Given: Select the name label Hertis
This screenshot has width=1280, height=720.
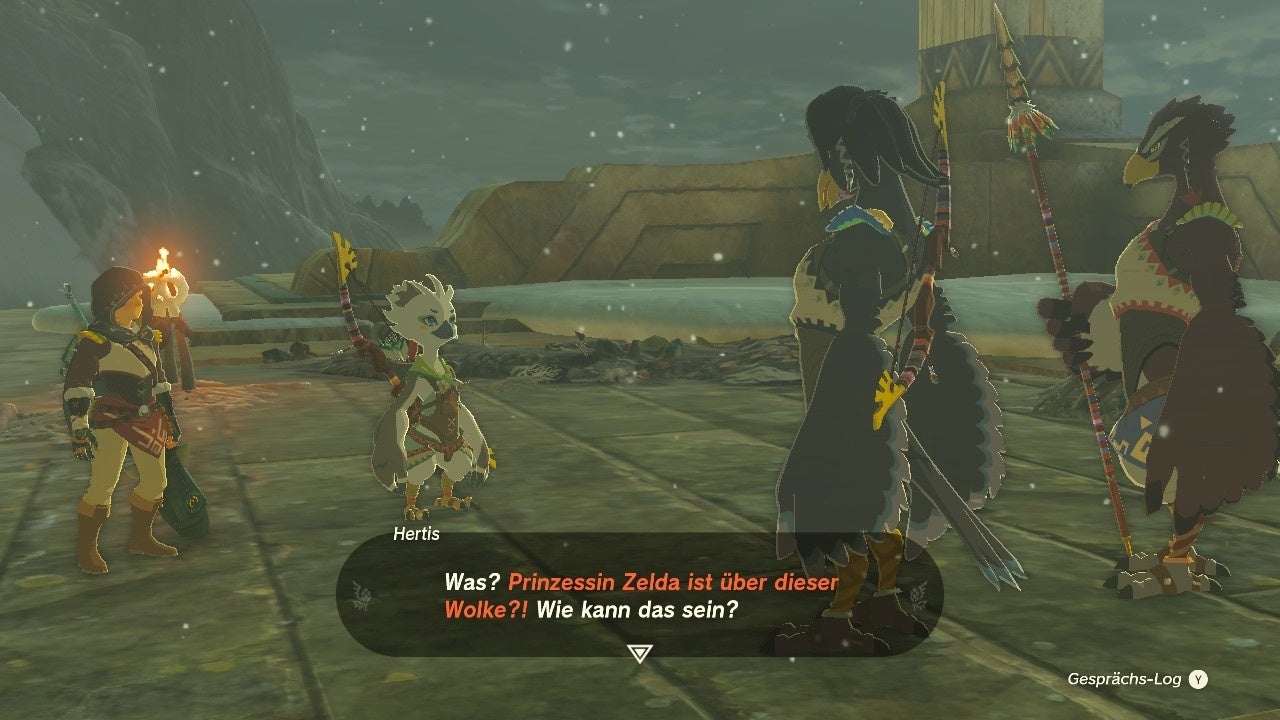Looking at the screenshot, I should tap(417, 535).
